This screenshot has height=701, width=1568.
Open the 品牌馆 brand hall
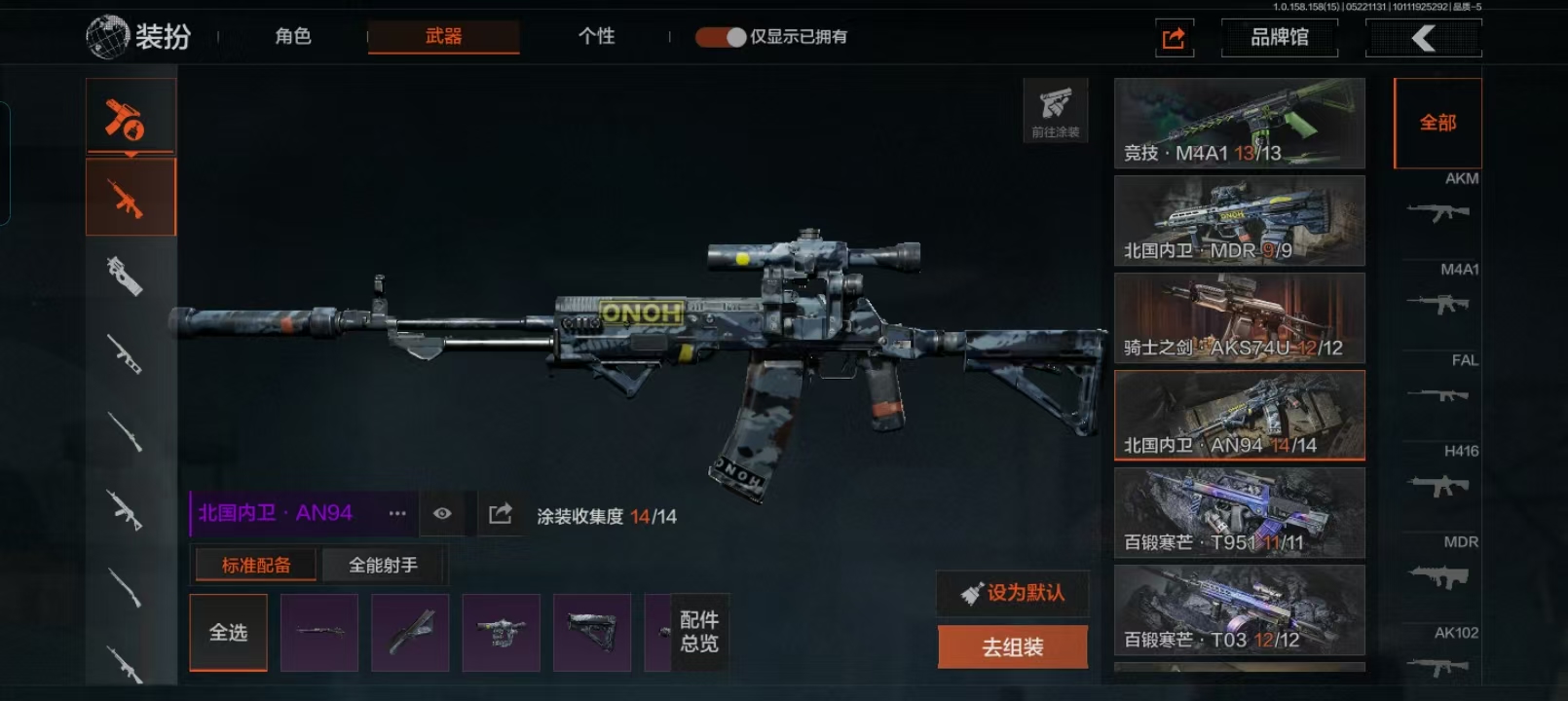click(1279, 38)
